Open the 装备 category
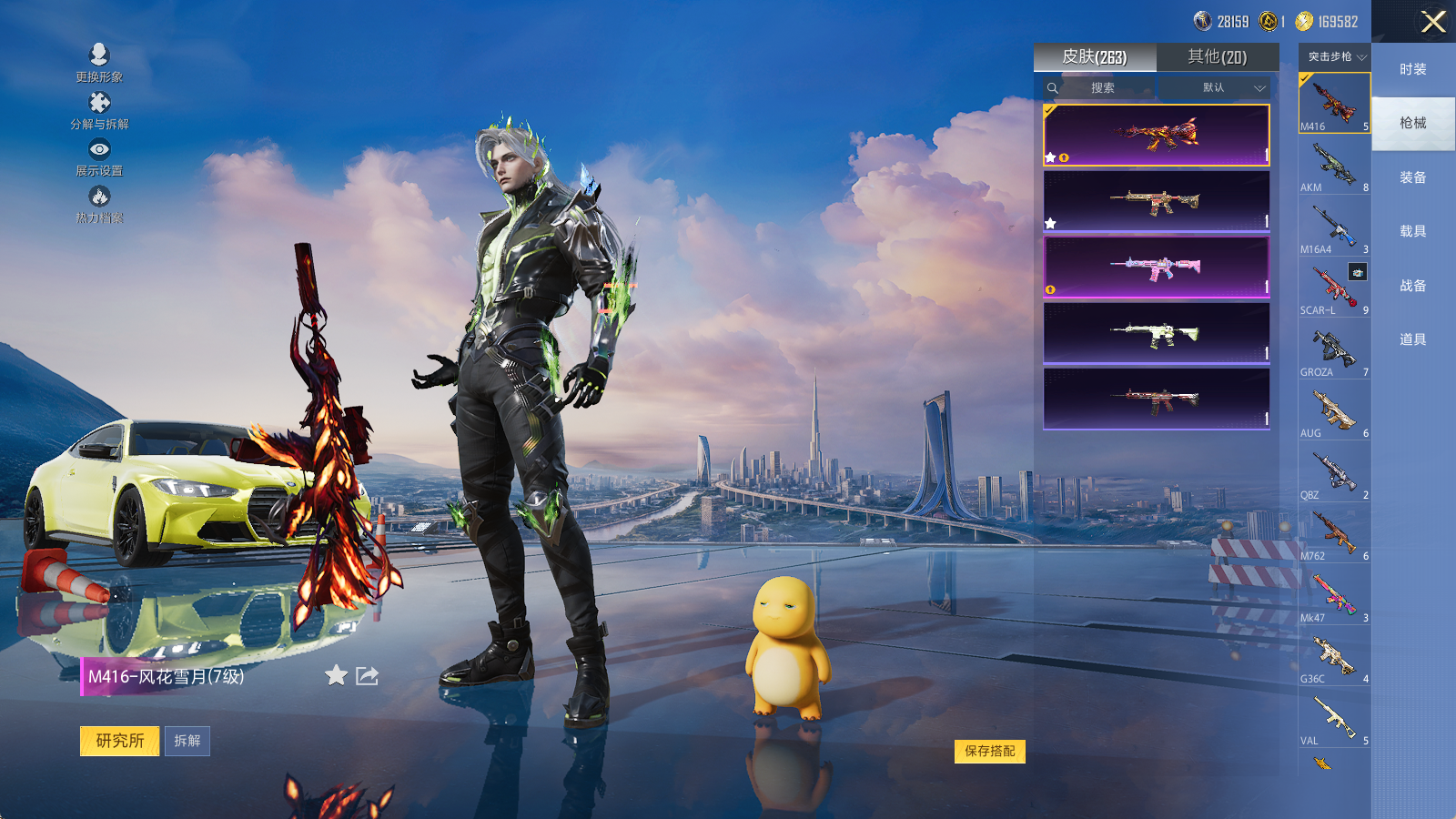 [1412, 177]
